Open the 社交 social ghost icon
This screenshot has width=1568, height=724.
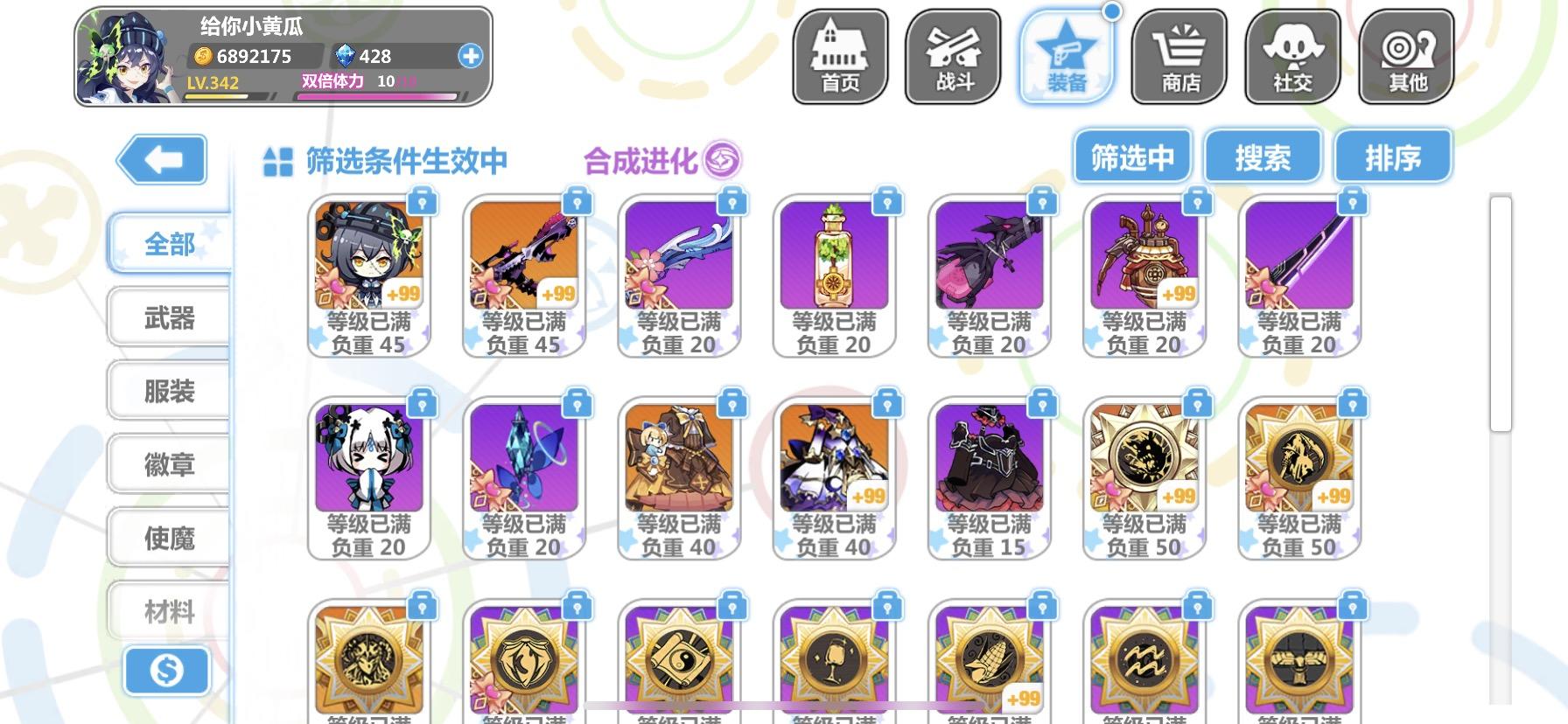[x=1293, y=54]
